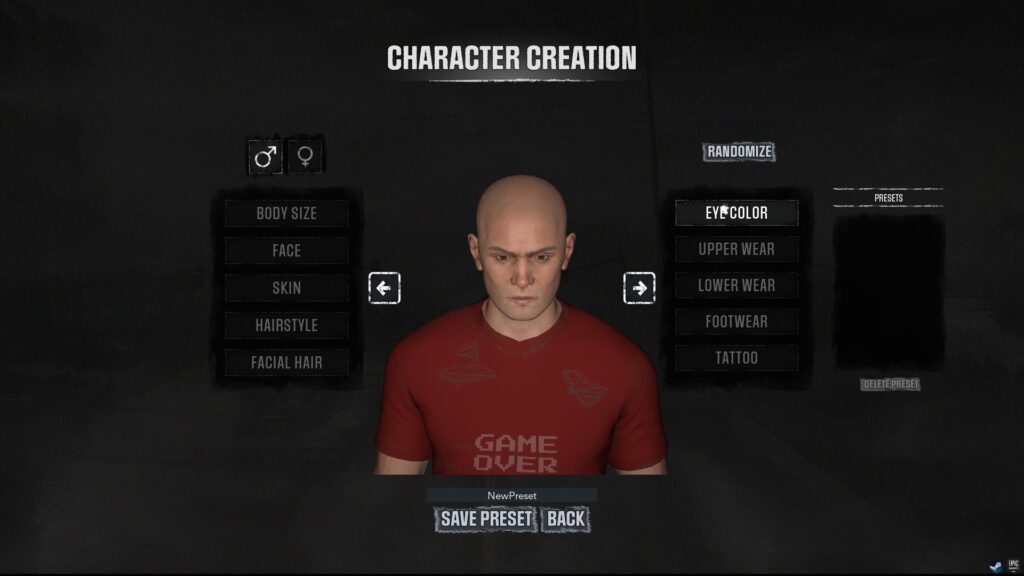Select the male gender icon
The height and width of the screenshot is (576, 1024).
[265, 157]
